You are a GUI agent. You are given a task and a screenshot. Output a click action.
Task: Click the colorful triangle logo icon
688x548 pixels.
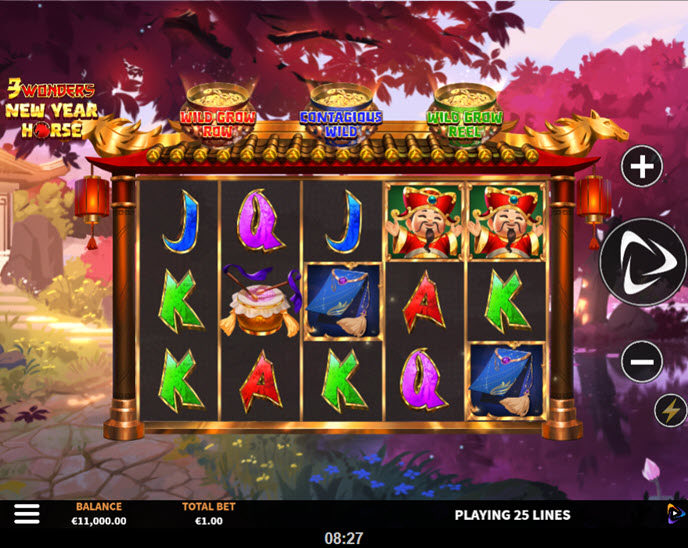(676, 513)
